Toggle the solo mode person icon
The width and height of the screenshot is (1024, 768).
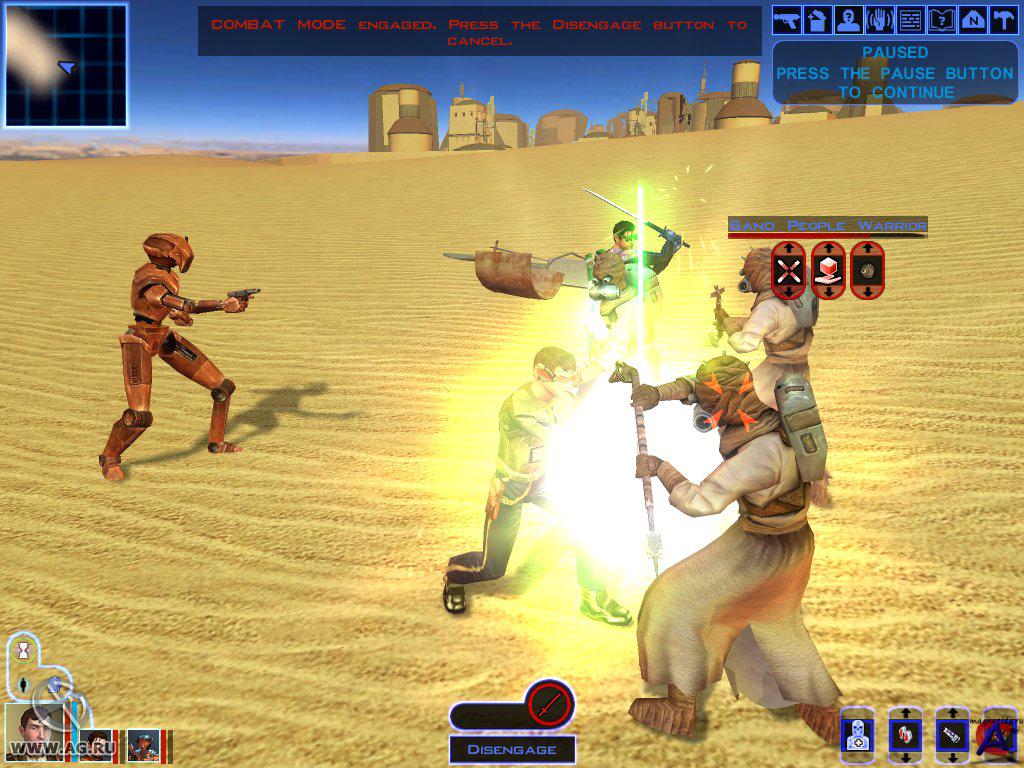point(25,686)
